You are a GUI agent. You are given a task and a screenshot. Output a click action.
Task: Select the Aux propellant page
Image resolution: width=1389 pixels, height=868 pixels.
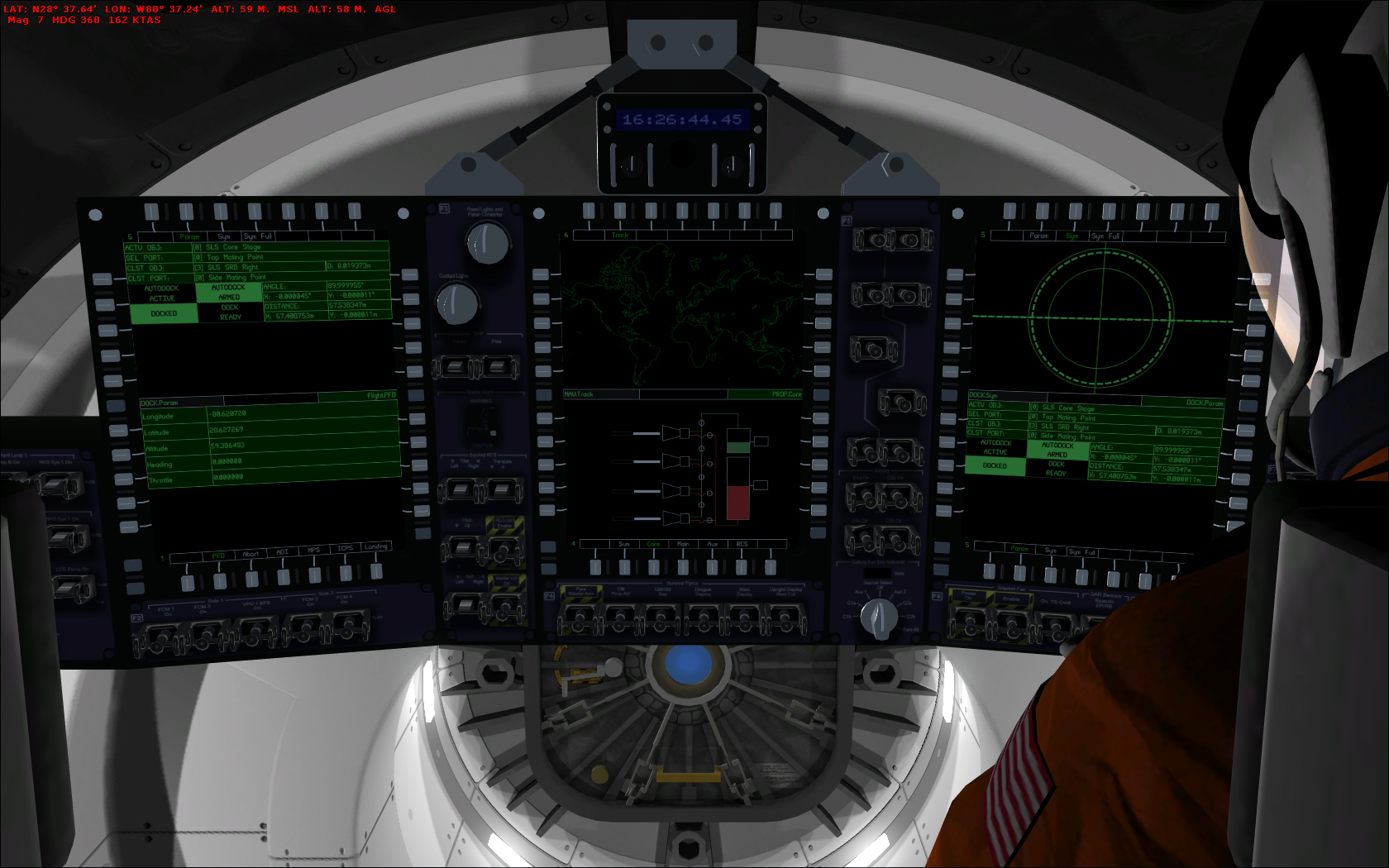pyautogui.click(x=712, y=544)
